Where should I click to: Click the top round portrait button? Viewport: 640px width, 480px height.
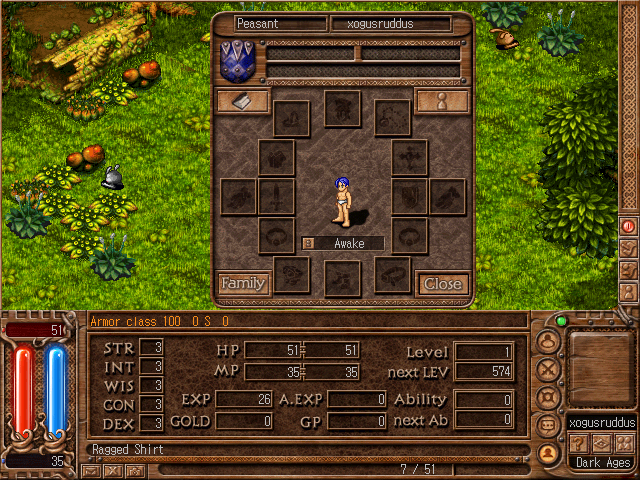click(547, 340)
